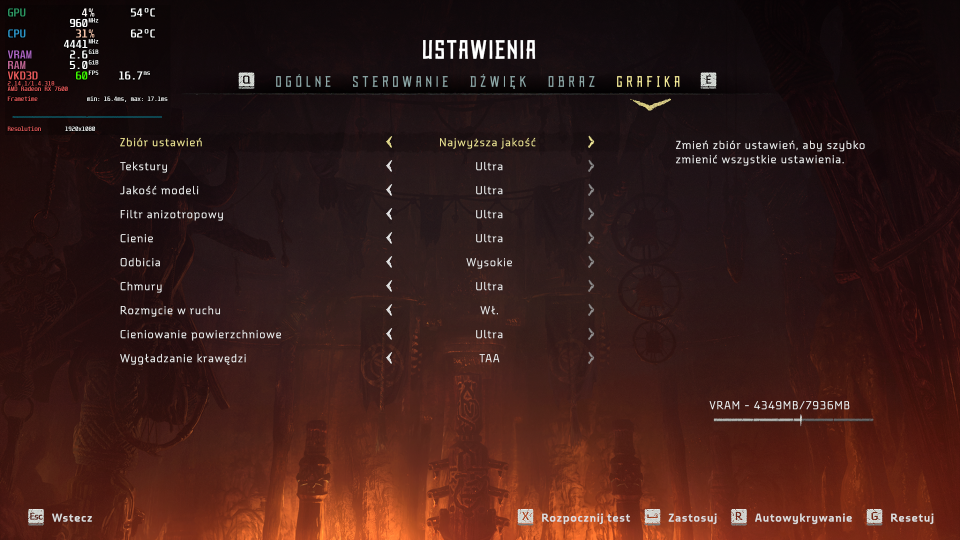Decrease the Filtr anizotropowy value
Image resolution: width=960 pixels, height=540 pixels.
click(x=389, y=214)
